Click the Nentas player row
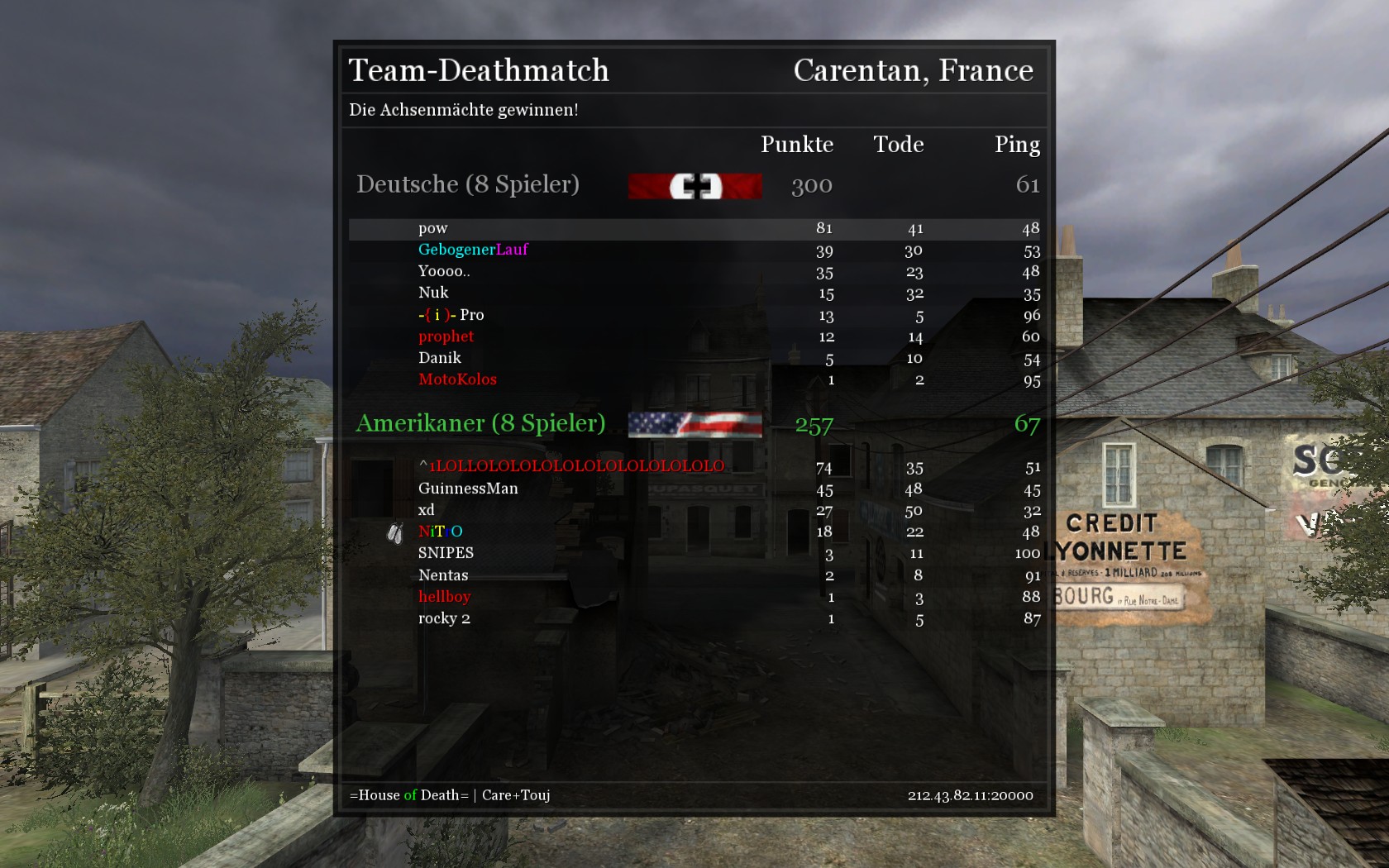This screenshot has height=868, width=1389. pos(443,575)
